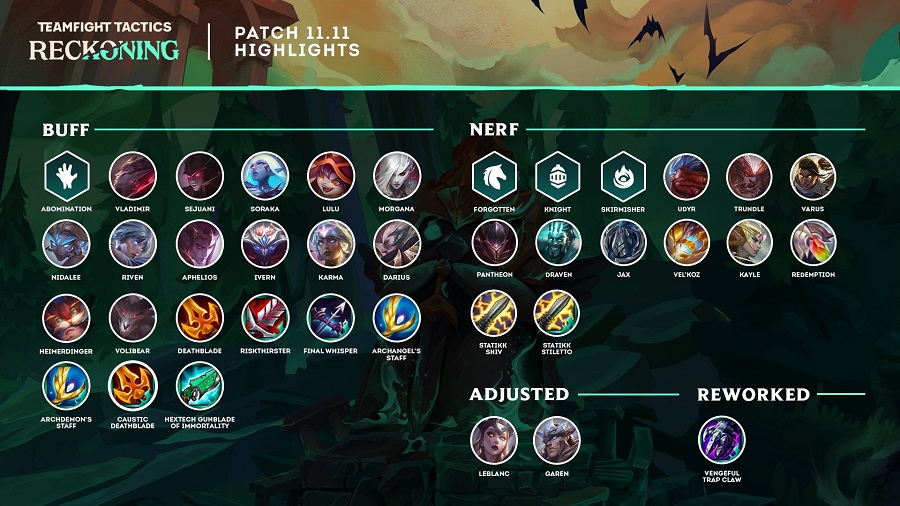Image resolution: width=900 pixels, height=506 pixels.
Task: Open the Vengeful Trap Claw icon
Action: point(721,440)
